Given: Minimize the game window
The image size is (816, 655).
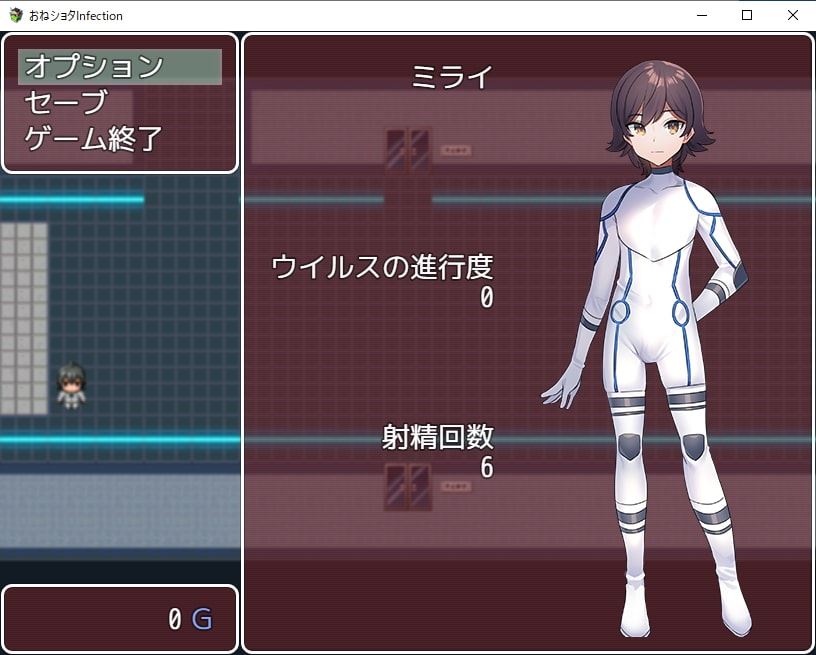Looking at the screenshot, I should [701, 15].
